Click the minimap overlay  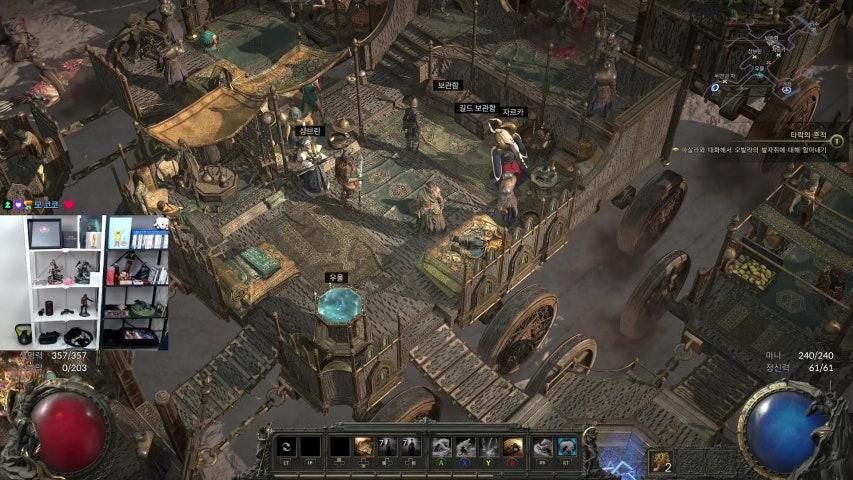point(762,60)
